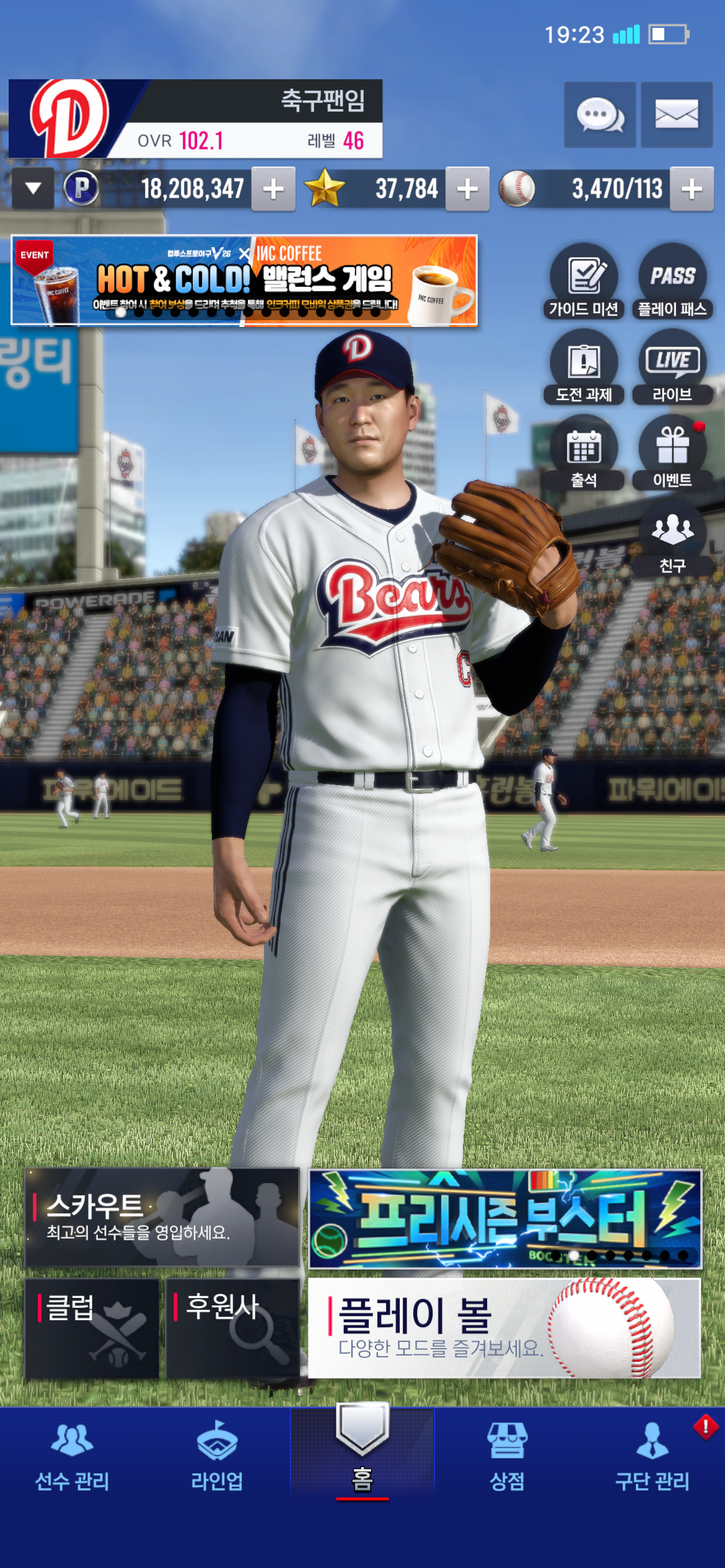
Task: Open the 스카우트 scout menu
Action: [162, 1217]
